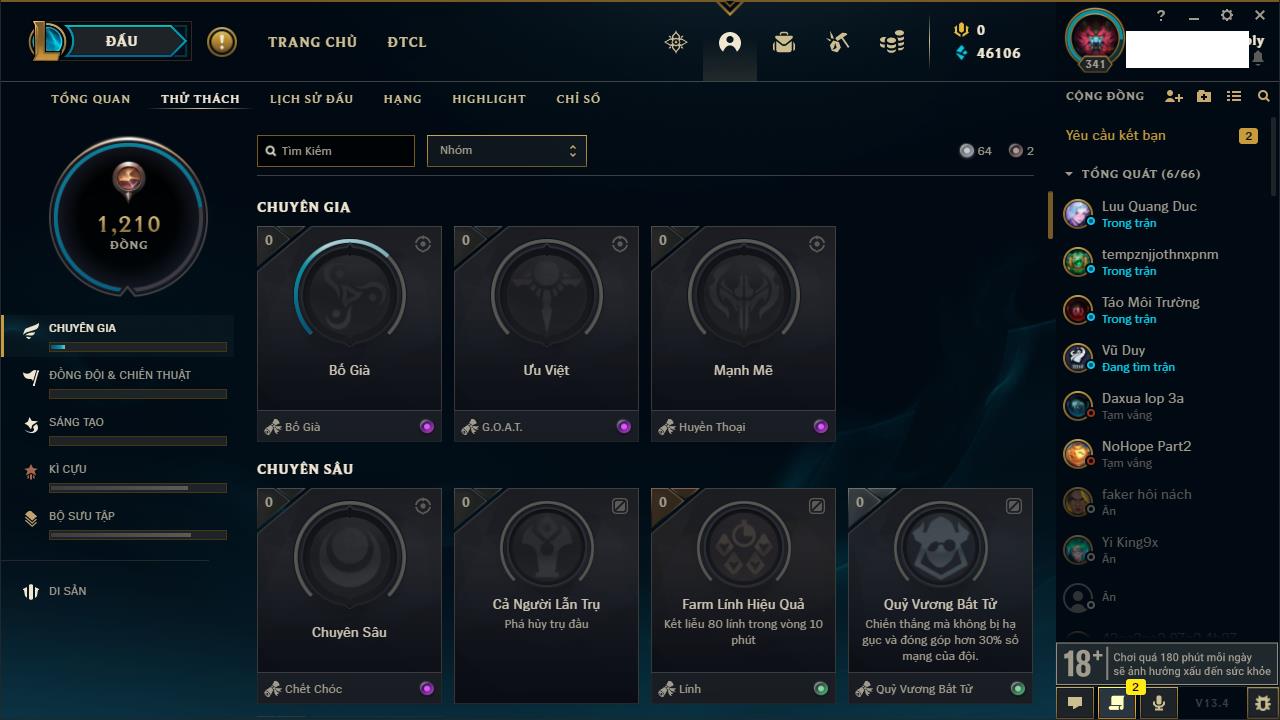Viewport: 1280px width, 720px height.
Task: Open the DI SẢN legacy section
Action: [x=67, y=591]
